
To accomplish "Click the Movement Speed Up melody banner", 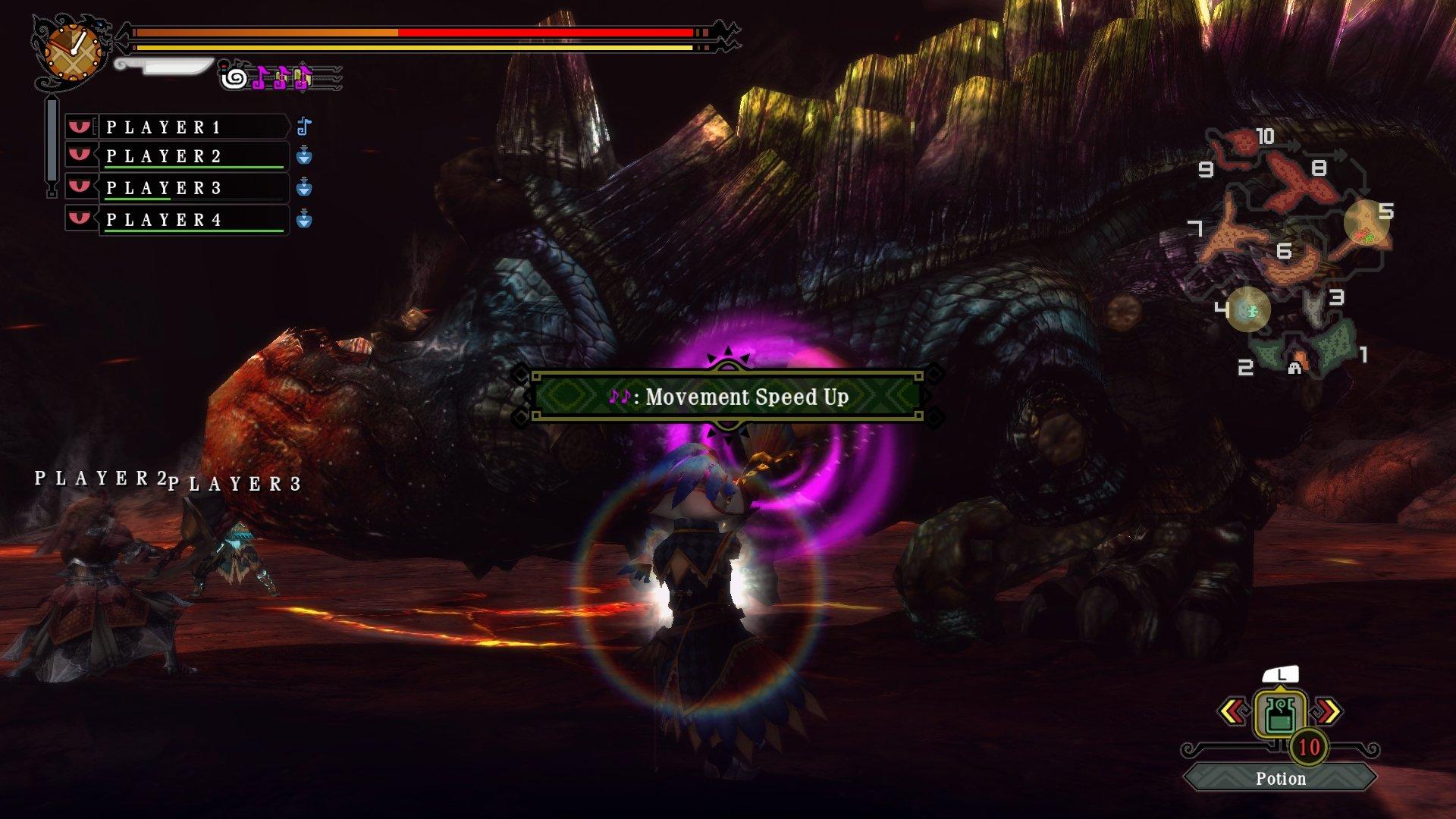I will pos(727,396).
